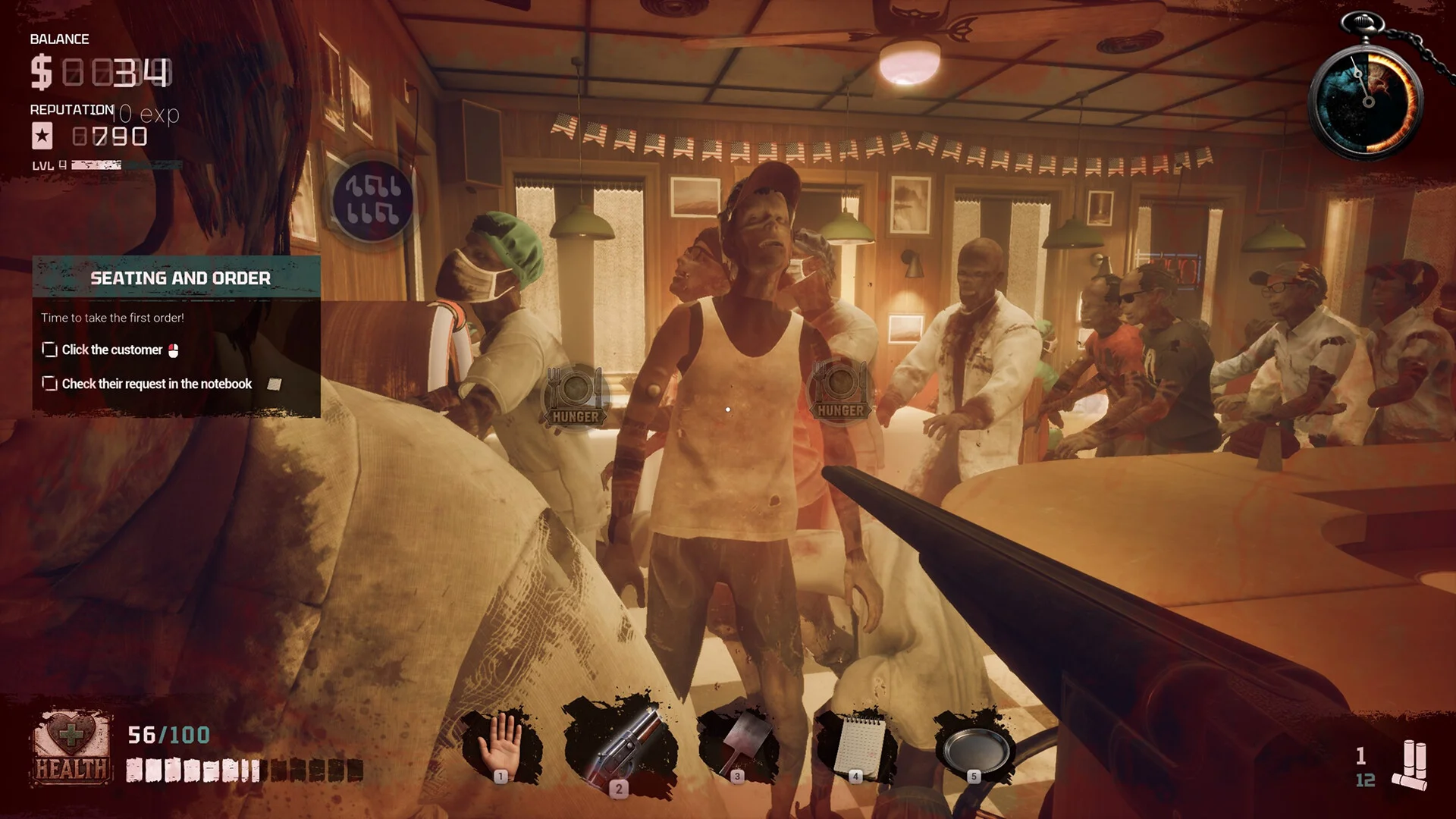
Task: Equip the shotgun from the hotbar
Action: 620,747
